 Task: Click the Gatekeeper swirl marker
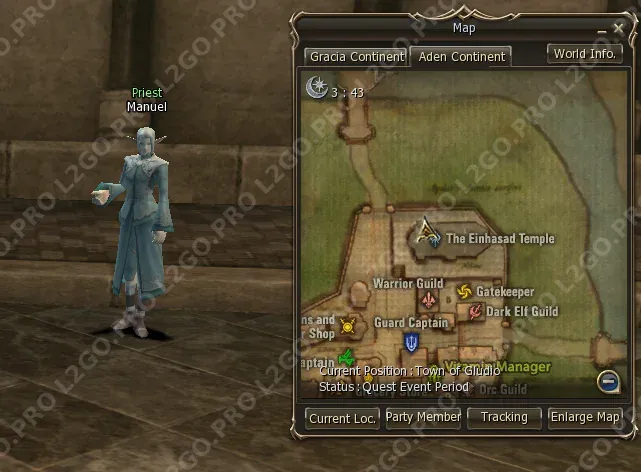464,292
